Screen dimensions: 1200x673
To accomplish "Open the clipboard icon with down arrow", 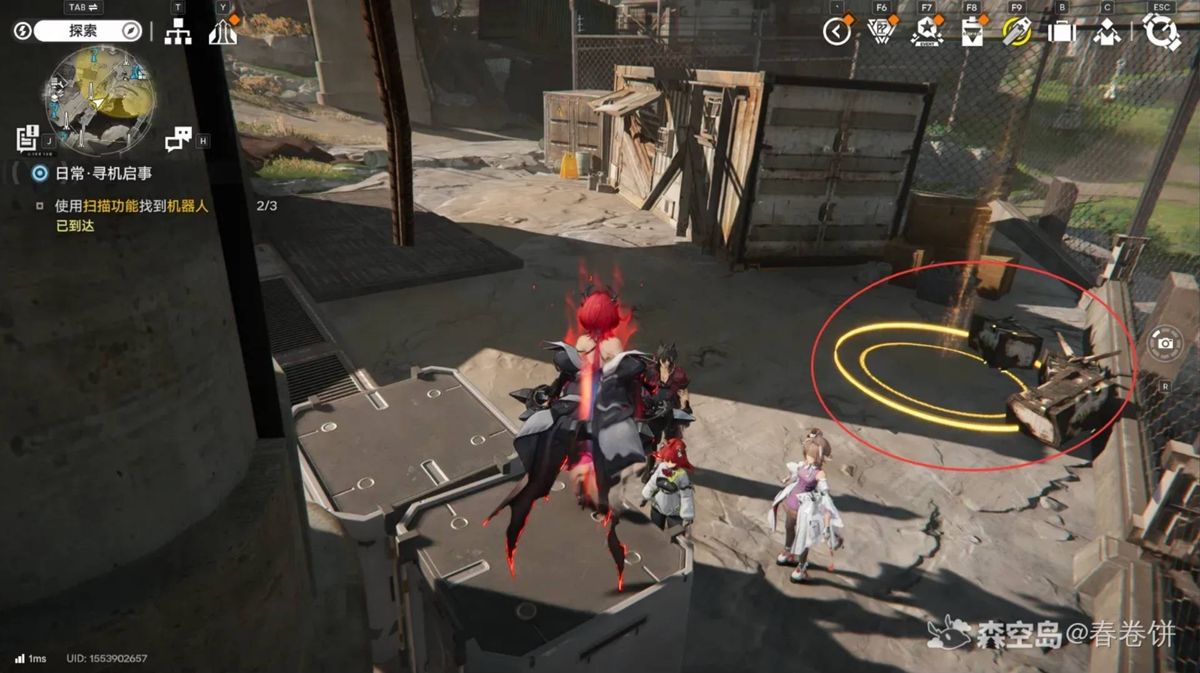I will pyautogui.click(x=971, y=32).
